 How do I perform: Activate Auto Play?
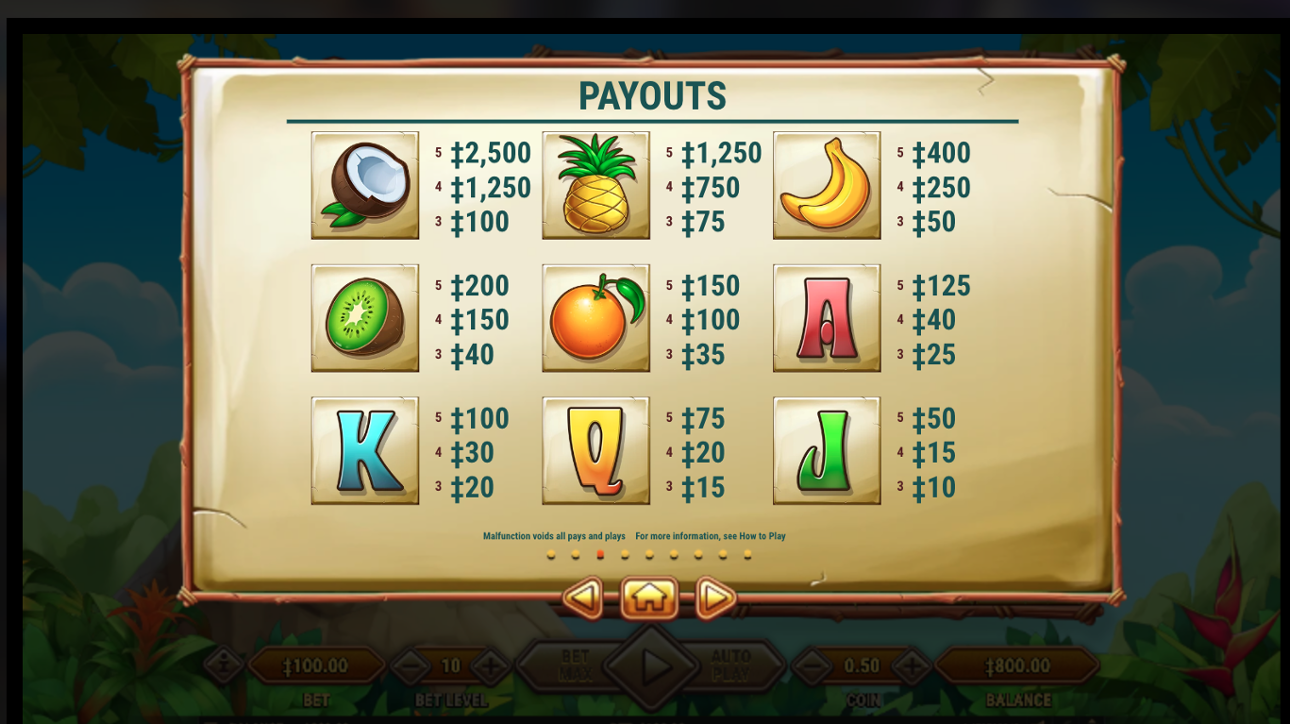click(x=731, y=666)
